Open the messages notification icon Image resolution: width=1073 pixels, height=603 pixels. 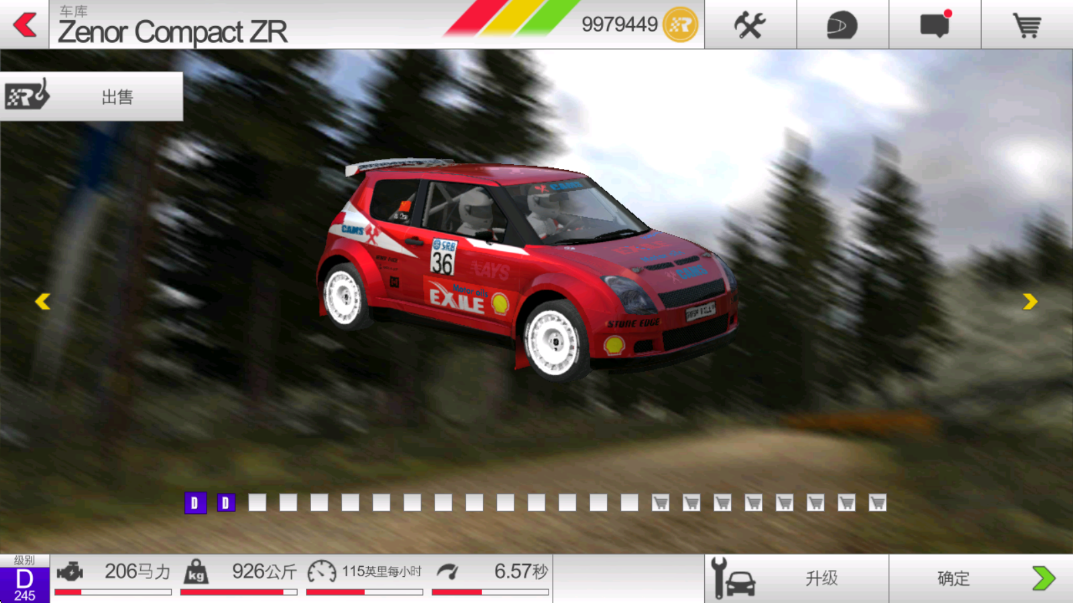[x=935, y=25]
